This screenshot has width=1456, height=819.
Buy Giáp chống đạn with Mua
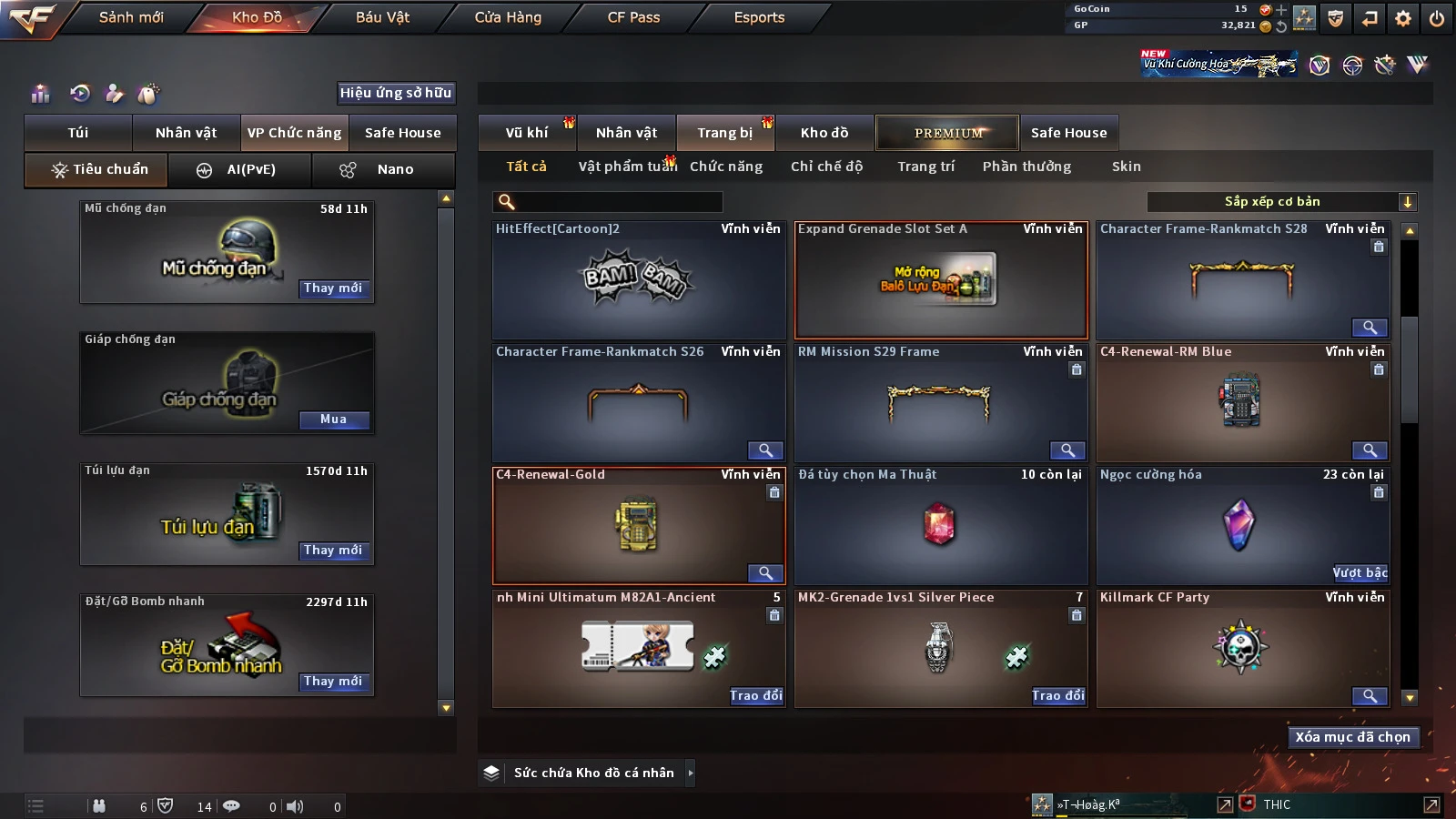pyautogui.click(x=333, y=420)
